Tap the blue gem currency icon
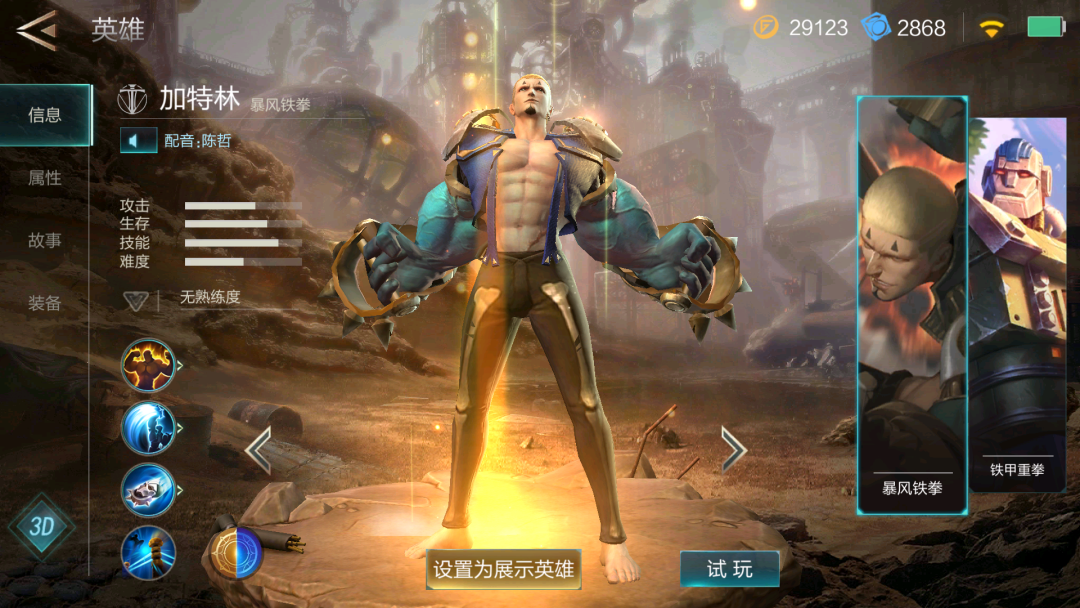This screenshot has height=608, width=1080. tap(876, 27)
